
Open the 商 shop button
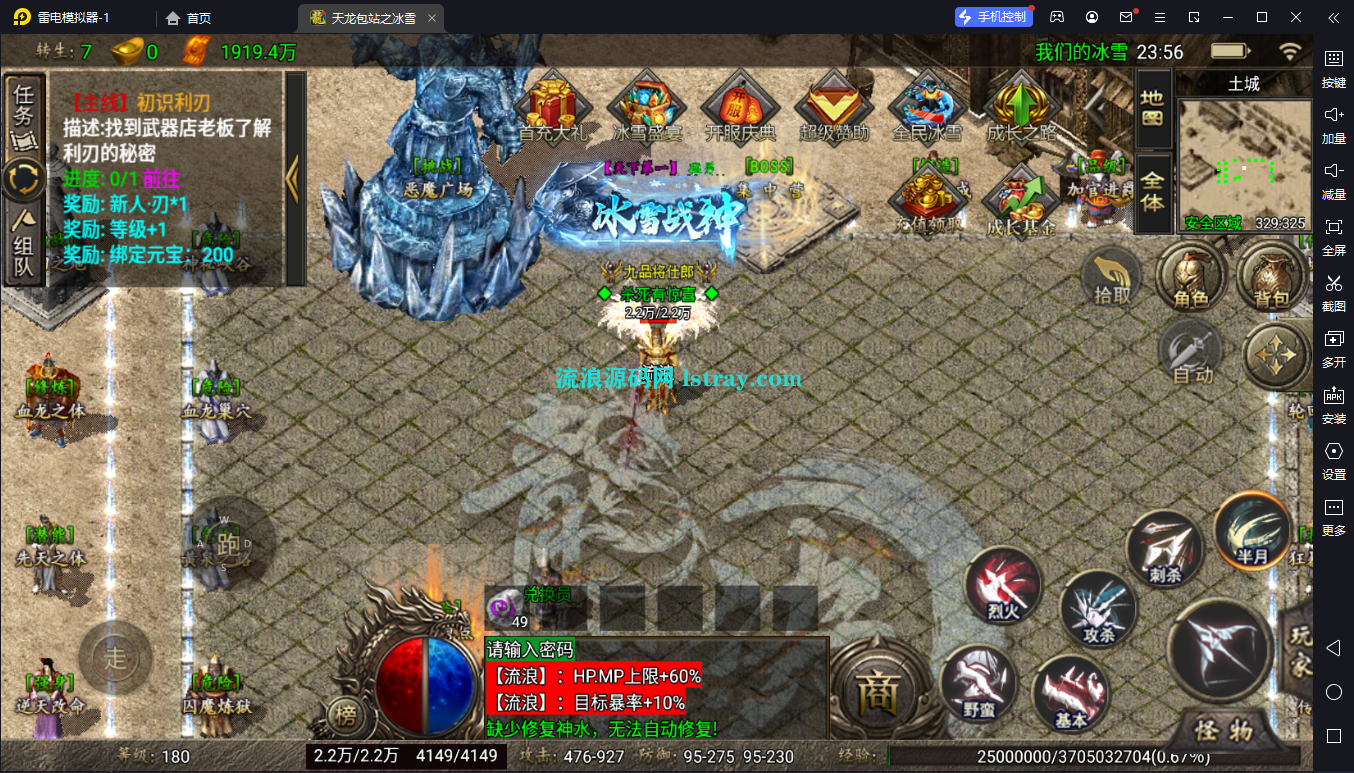tap(878, 692)
